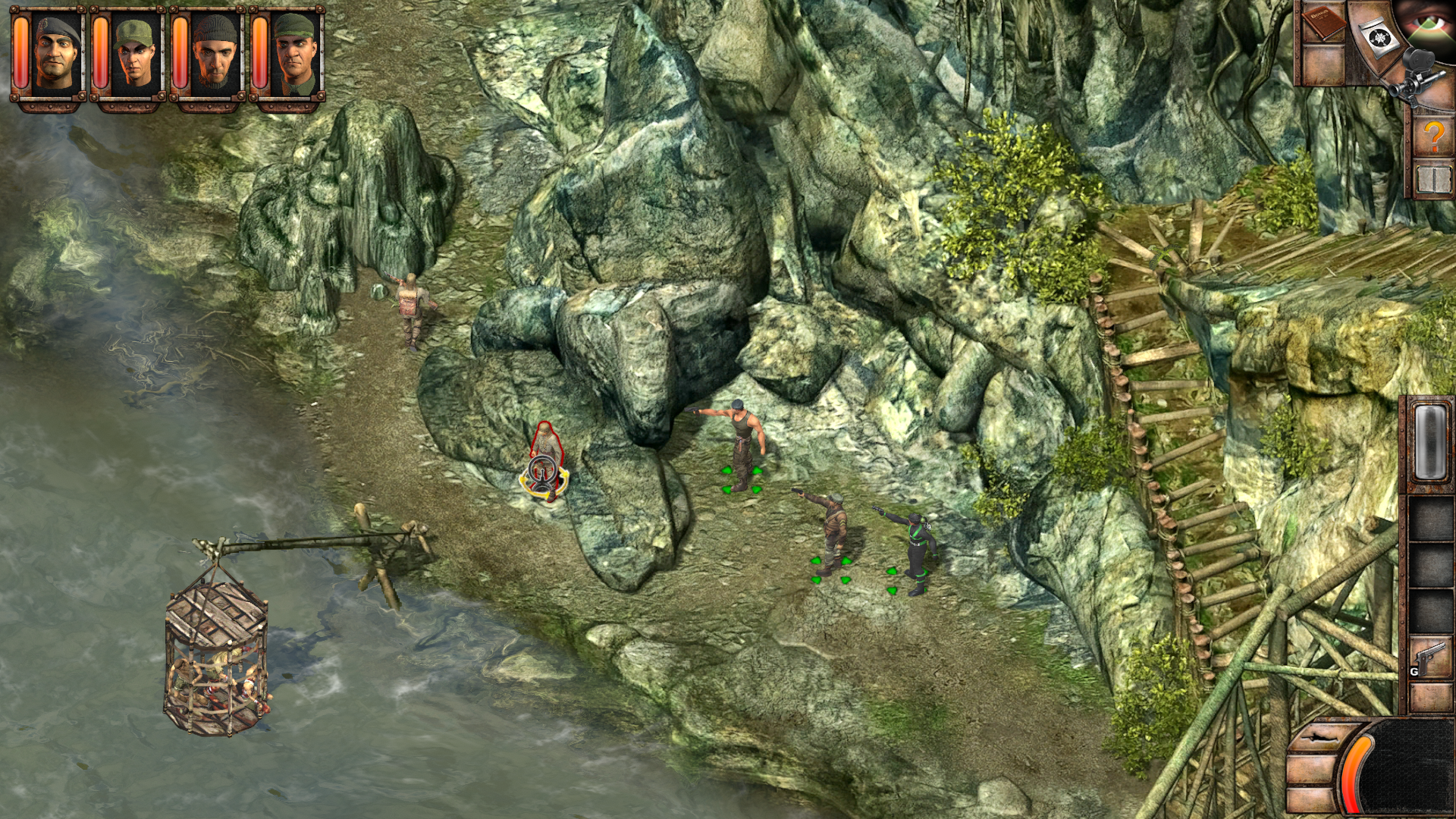Open the spiral notebook mission log icon
The image size is (1456, 819).
(x=1434, y=178)
